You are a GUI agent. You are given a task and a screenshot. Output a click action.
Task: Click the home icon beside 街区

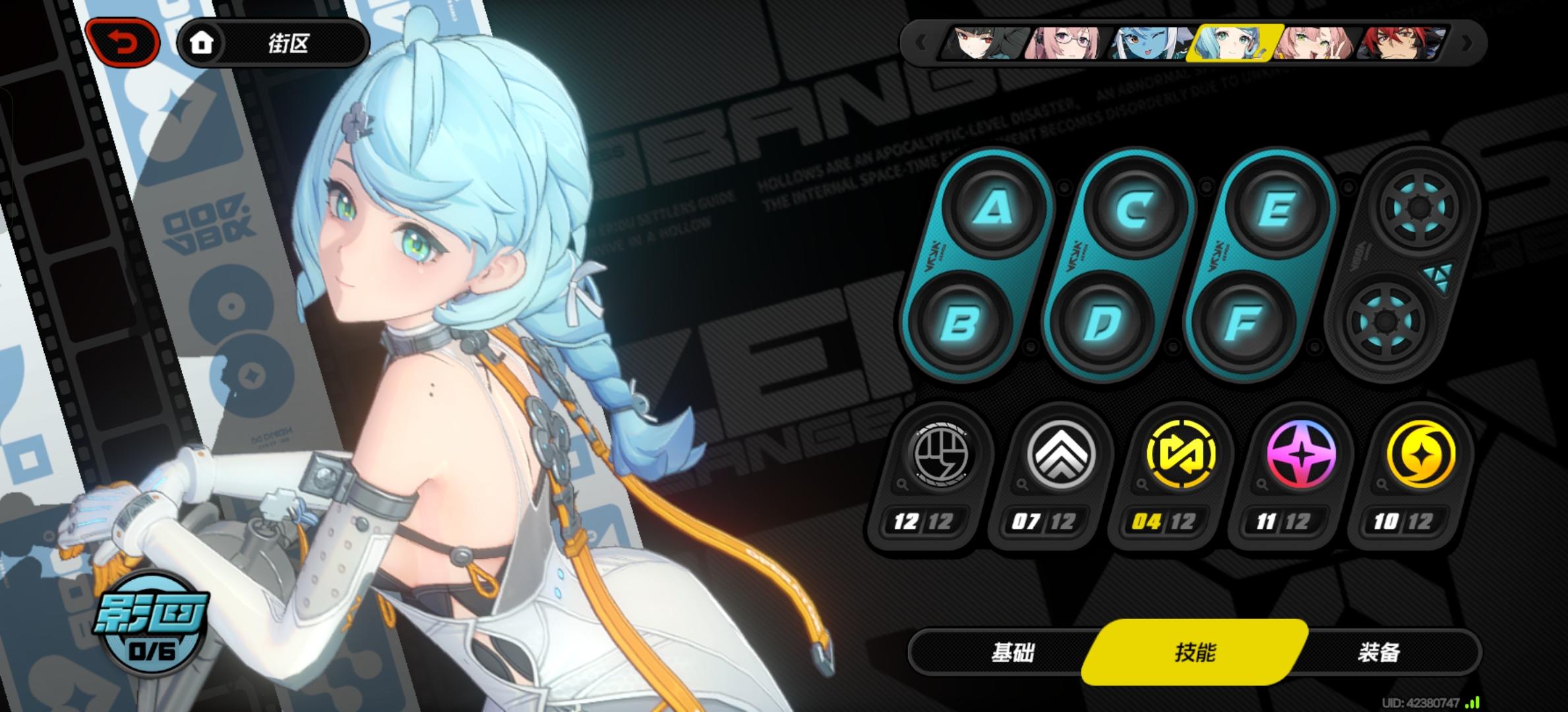pyautogui.click(x=201, y=42)
